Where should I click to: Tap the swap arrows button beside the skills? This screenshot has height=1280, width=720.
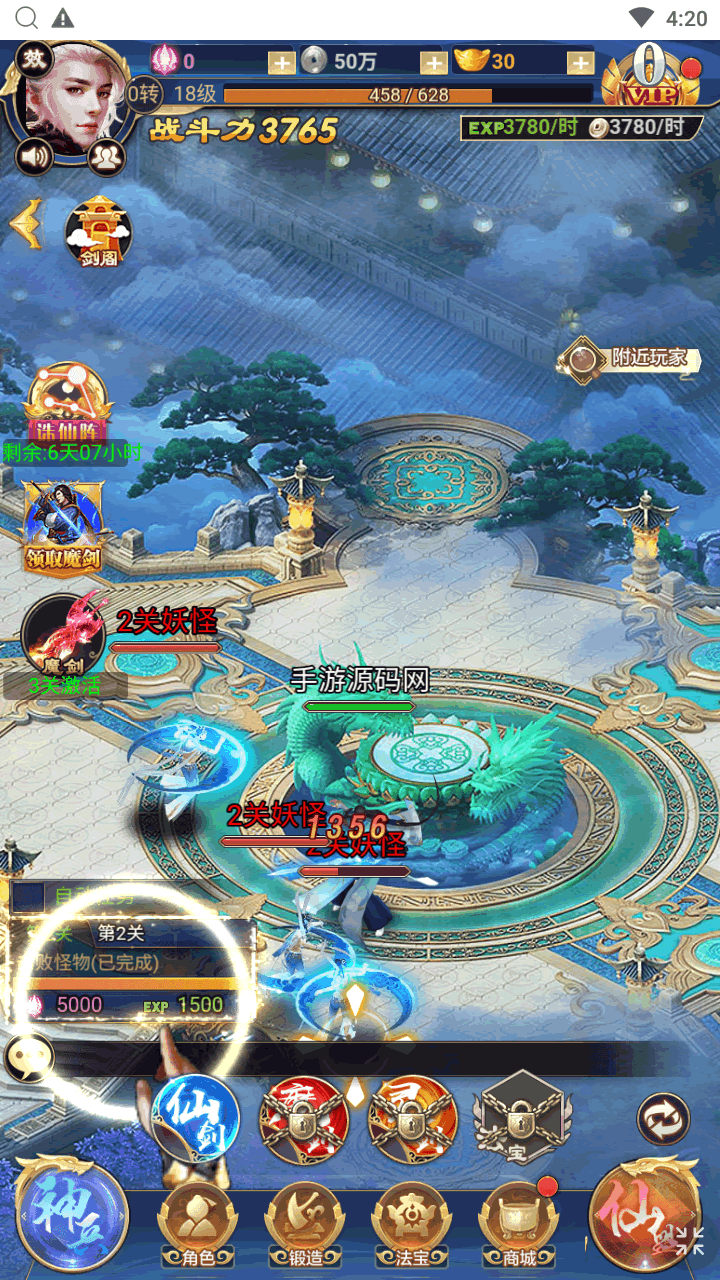coord(663,1118)
